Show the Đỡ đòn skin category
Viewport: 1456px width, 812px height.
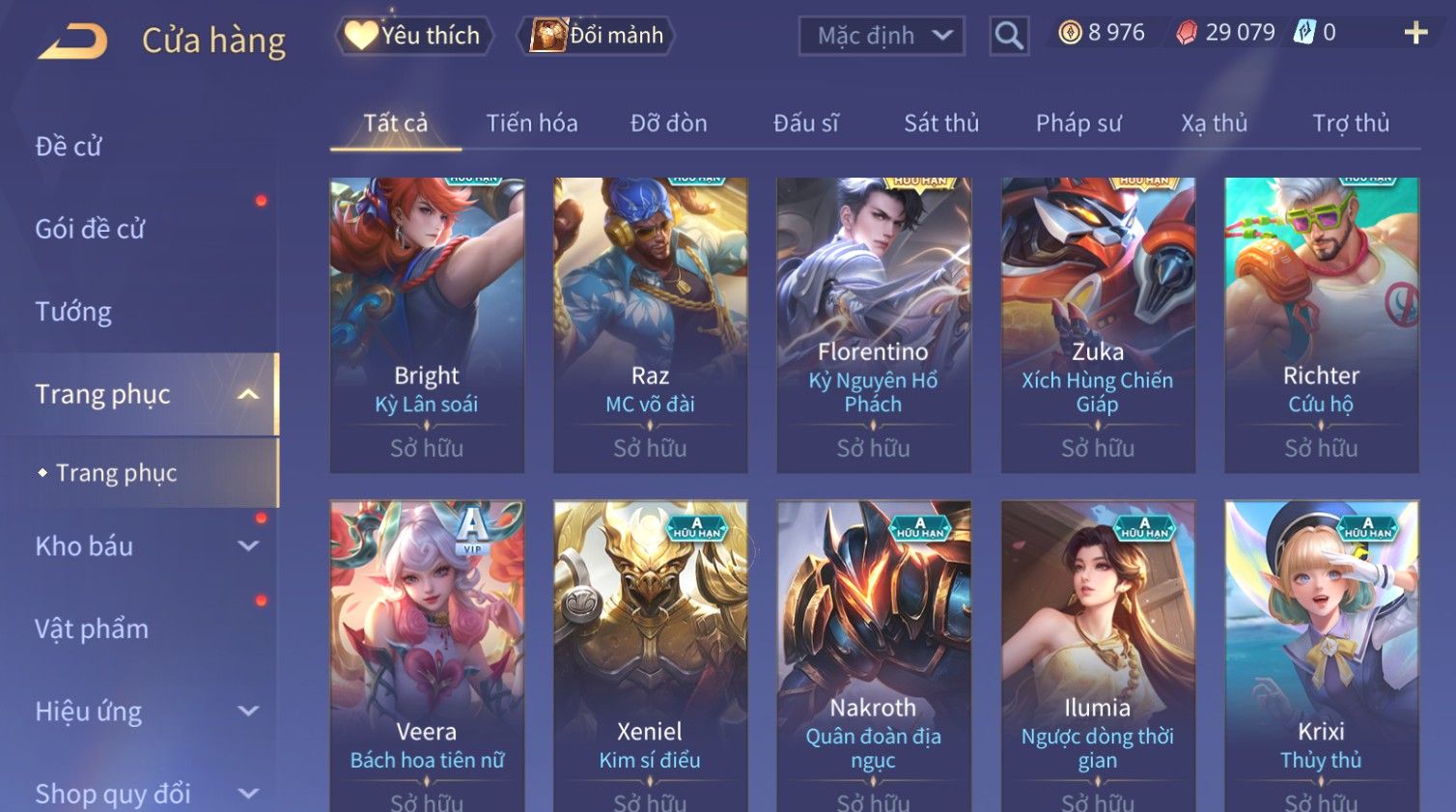click(668, 124)
